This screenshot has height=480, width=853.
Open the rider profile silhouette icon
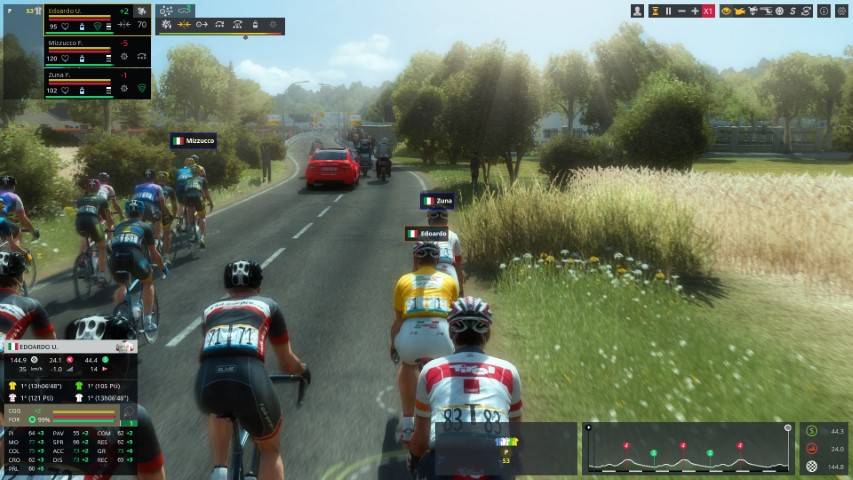[x=637, y=11]
